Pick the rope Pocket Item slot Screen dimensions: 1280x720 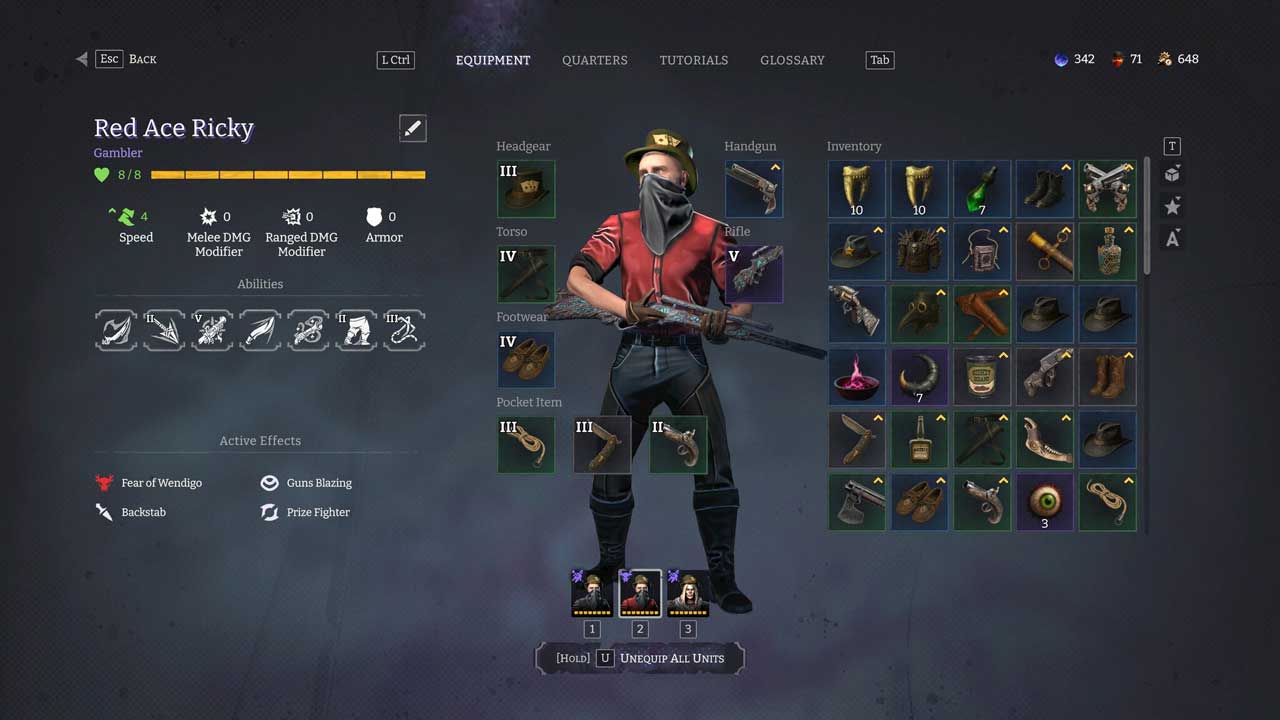tap(526, 445)
